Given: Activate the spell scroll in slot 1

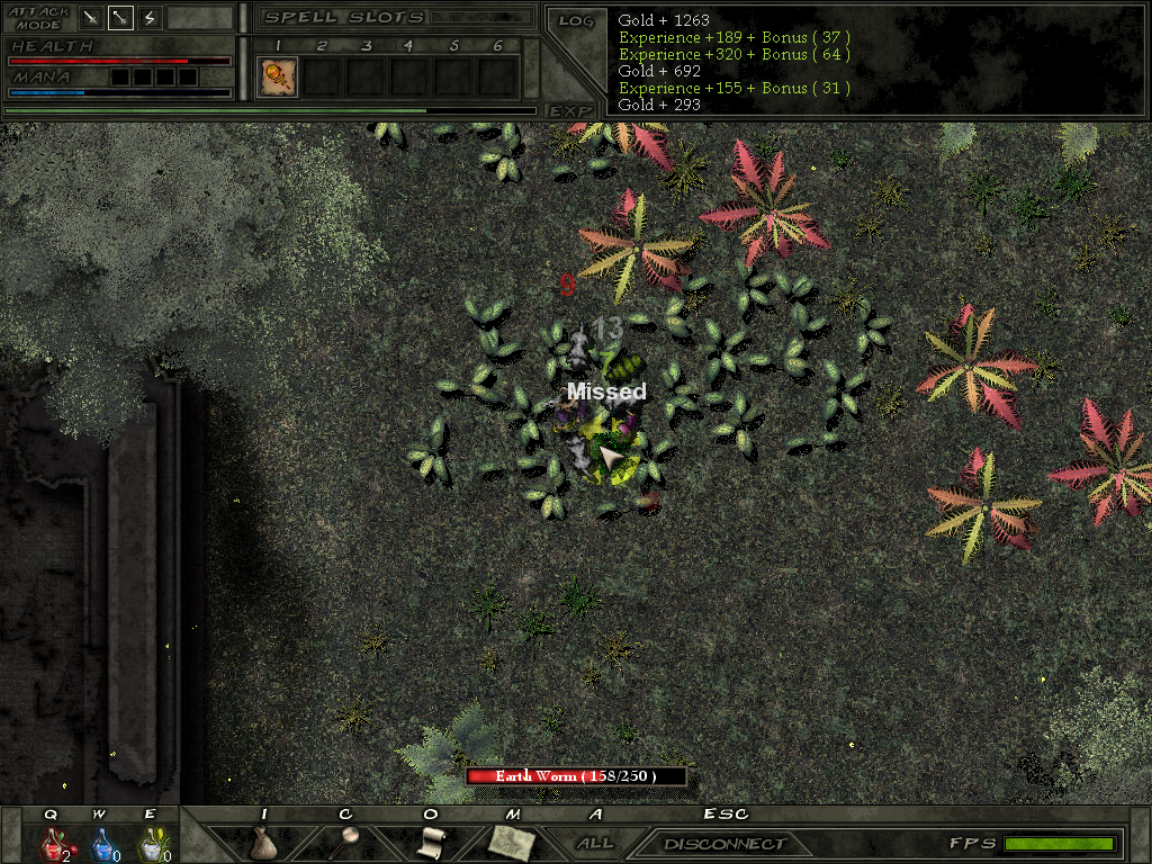Looking at the screenshot, I should click(277, 77).
